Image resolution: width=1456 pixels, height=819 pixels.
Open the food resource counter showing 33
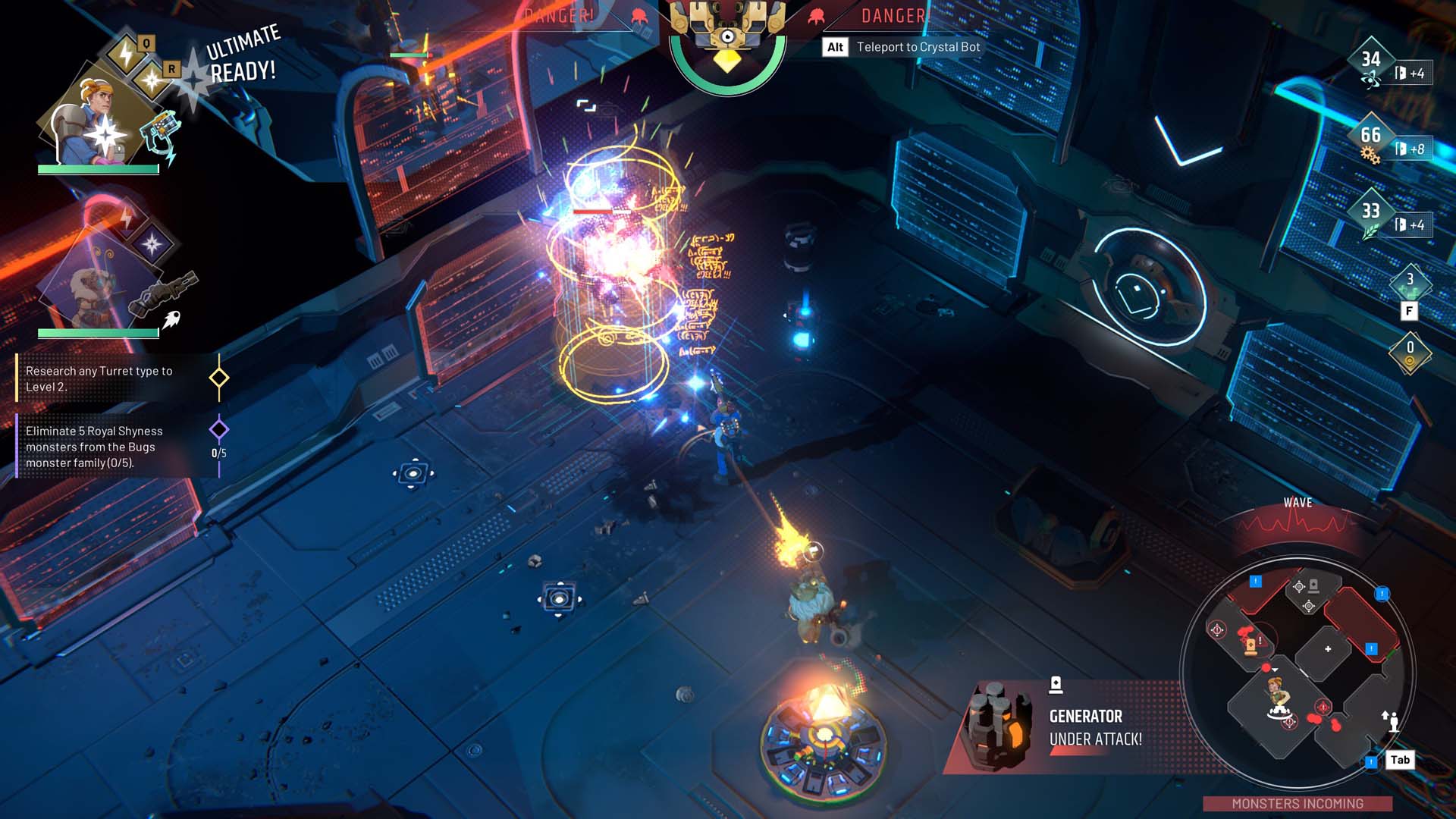pos(1371,212)
